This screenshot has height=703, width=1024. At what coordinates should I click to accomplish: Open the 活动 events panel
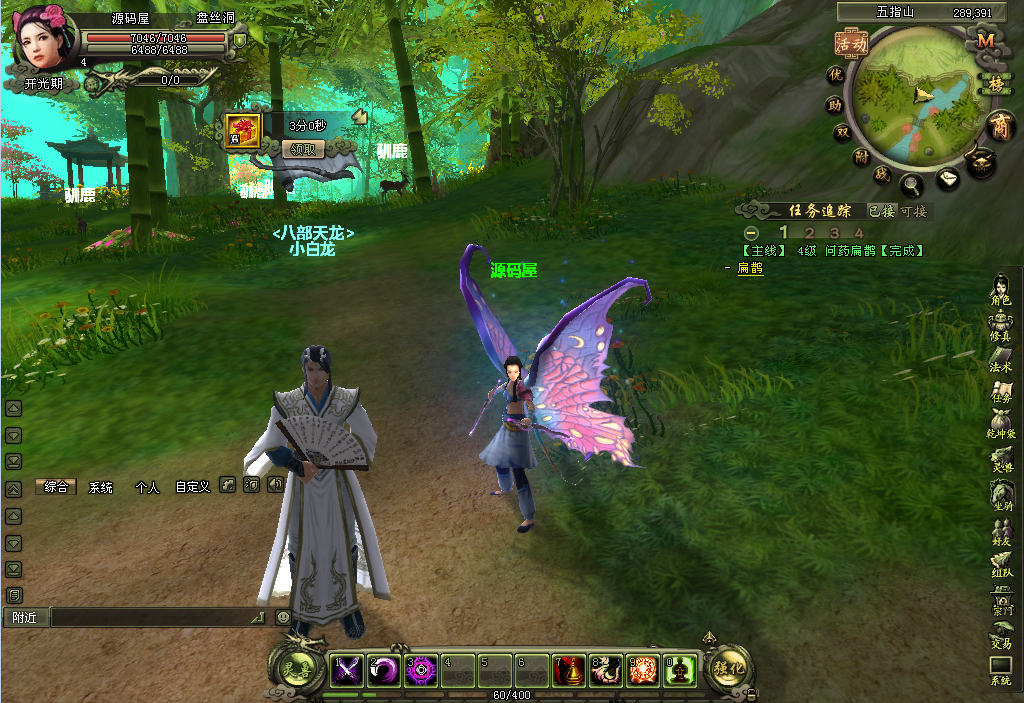pos(850,43)
